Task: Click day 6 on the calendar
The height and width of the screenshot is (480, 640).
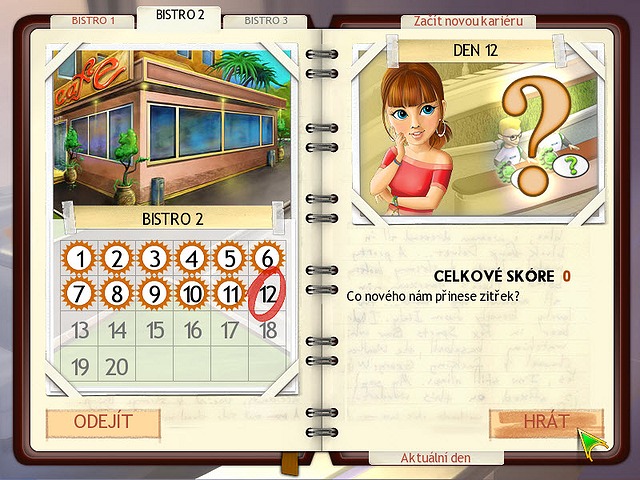Action: (266, 260)
